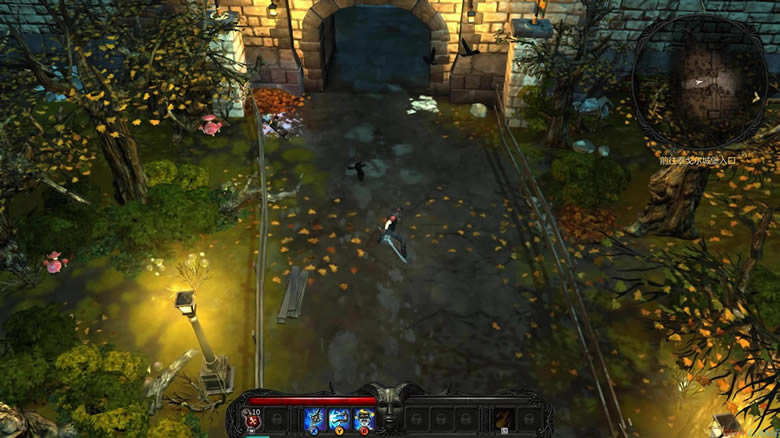This screenshot has width=780, height=438.
Task: Click the circular minimap
Action: [x=699, y=81]
